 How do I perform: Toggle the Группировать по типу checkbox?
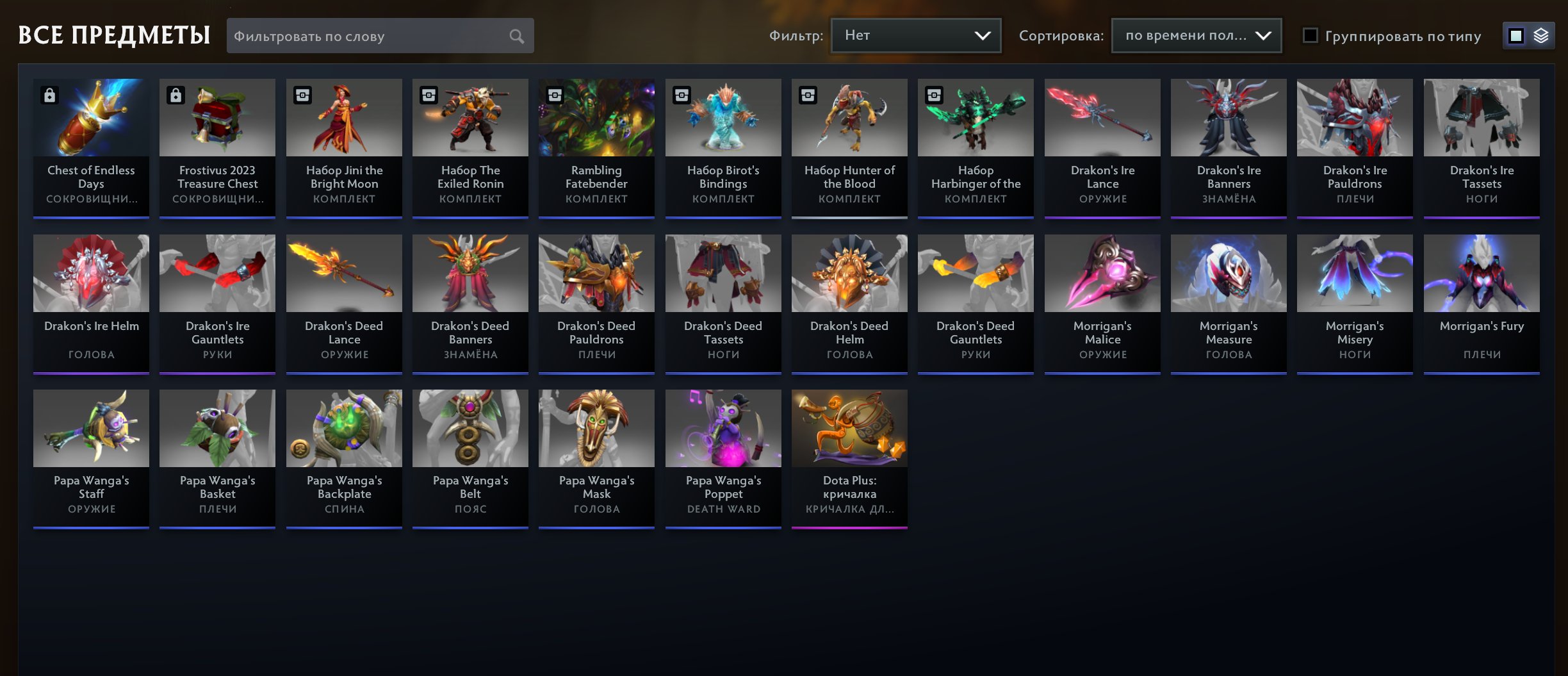[1311, 36]
